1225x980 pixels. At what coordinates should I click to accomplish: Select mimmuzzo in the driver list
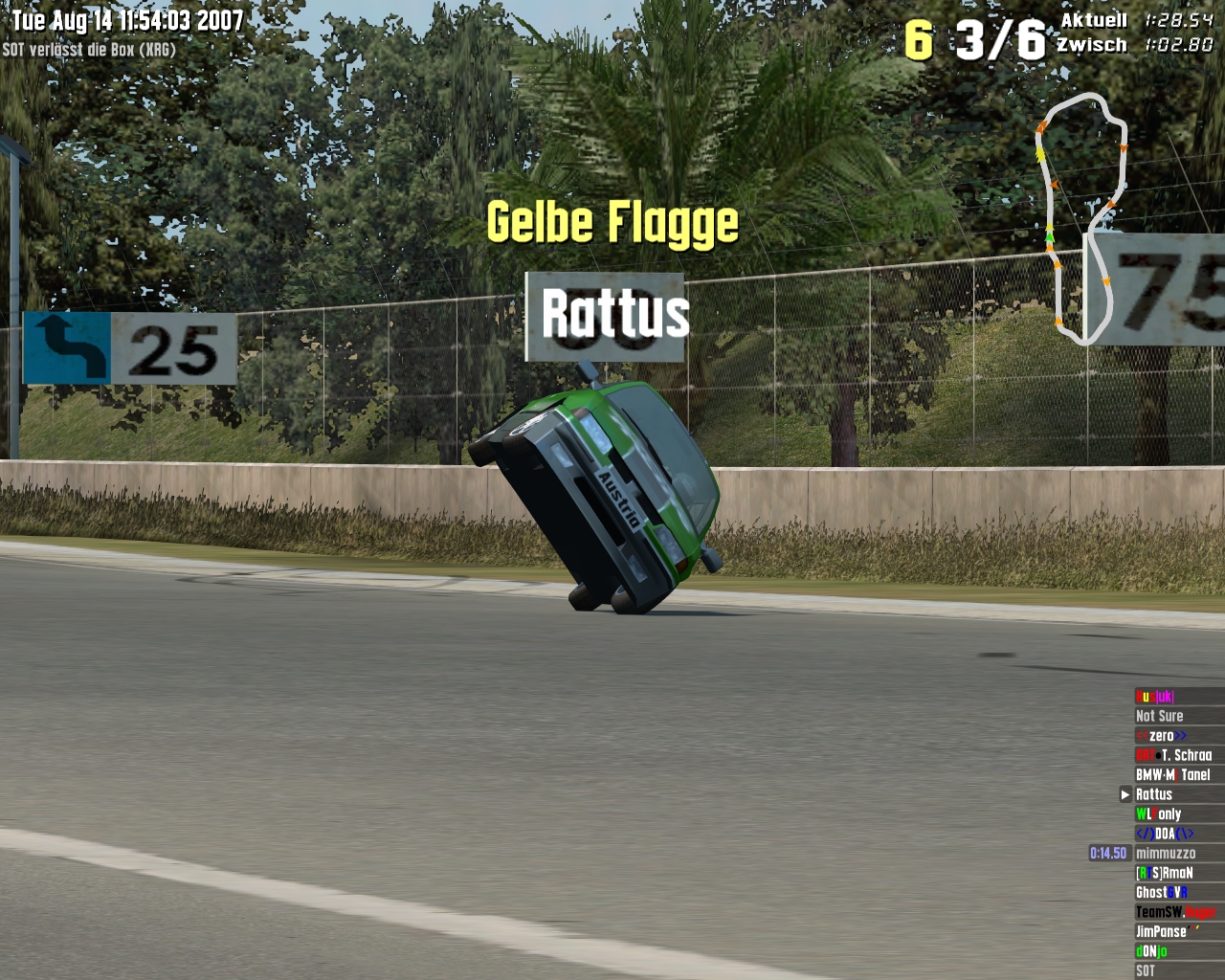1166,854
